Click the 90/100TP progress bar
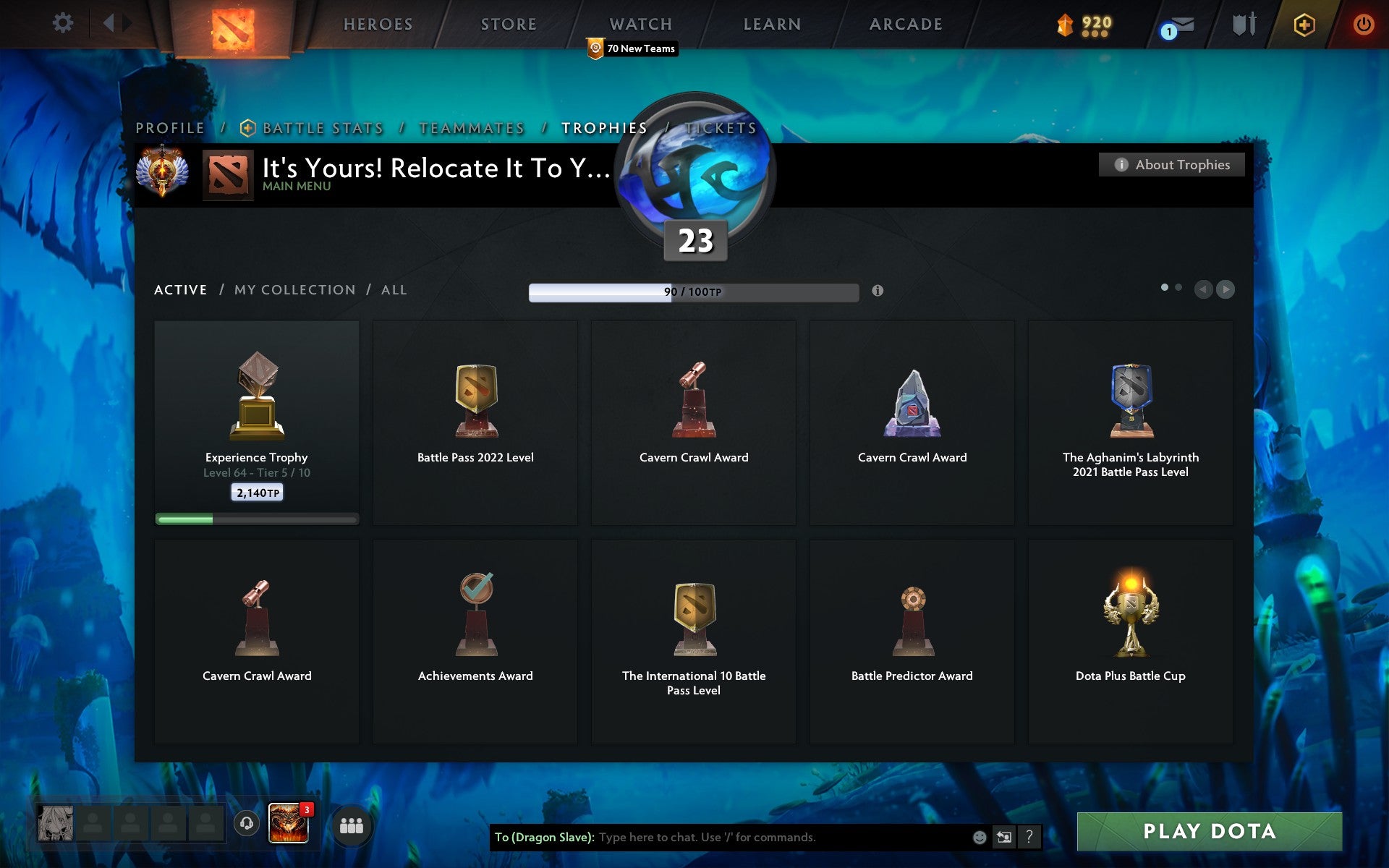The height and width of the screenshot is (868, 1389). point(692,292)
